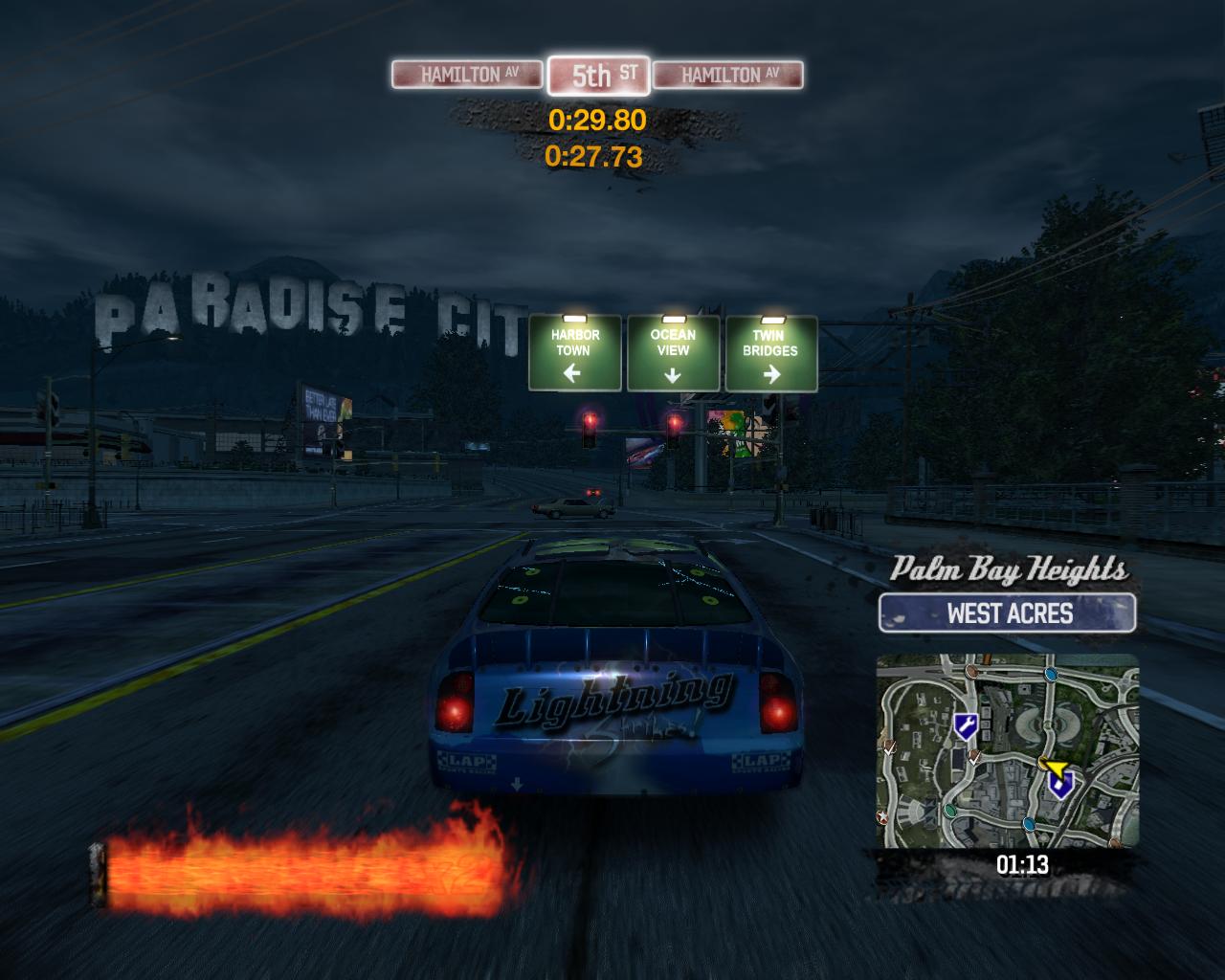This screenshot has height=980, width=1225.
Task: Open the minimap of Palm Bay Heights
Action: 1007,750
